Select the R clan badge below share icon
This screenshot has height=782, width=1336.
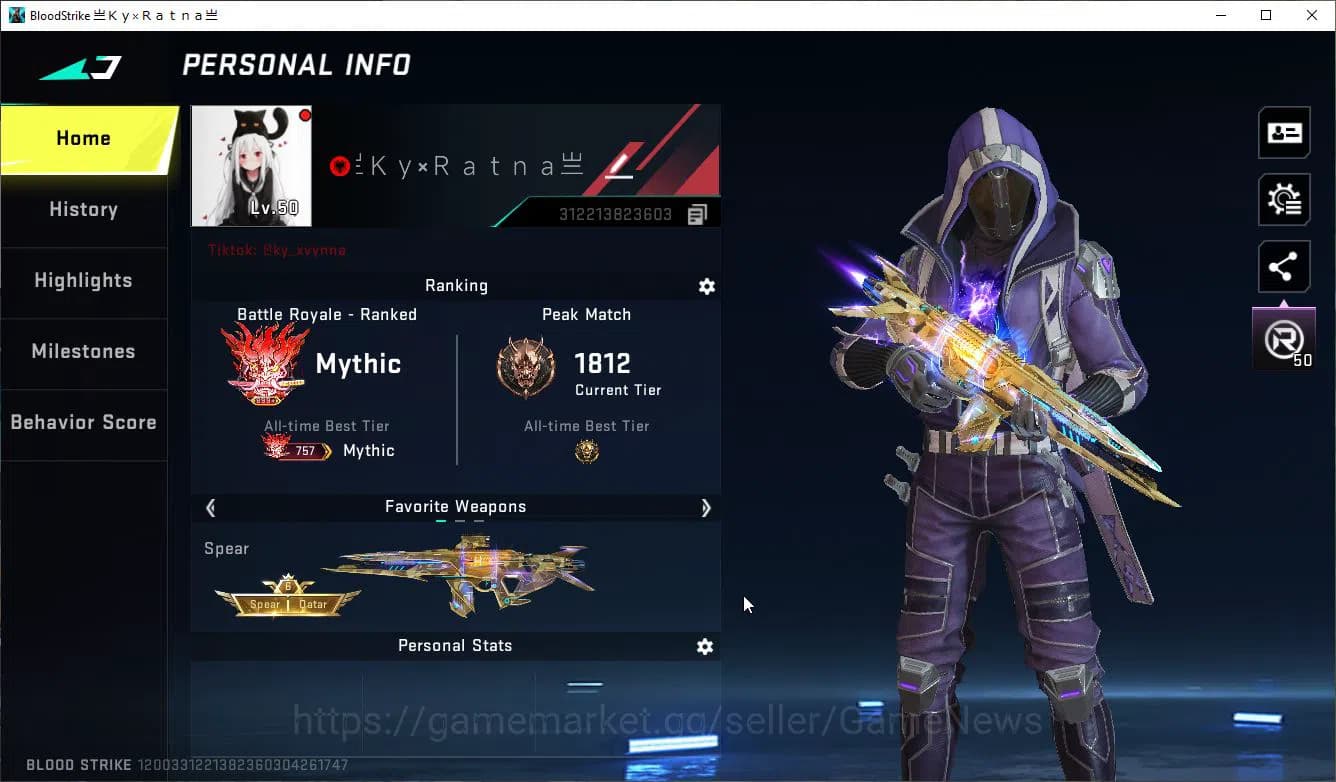(x=1284, y=337)
